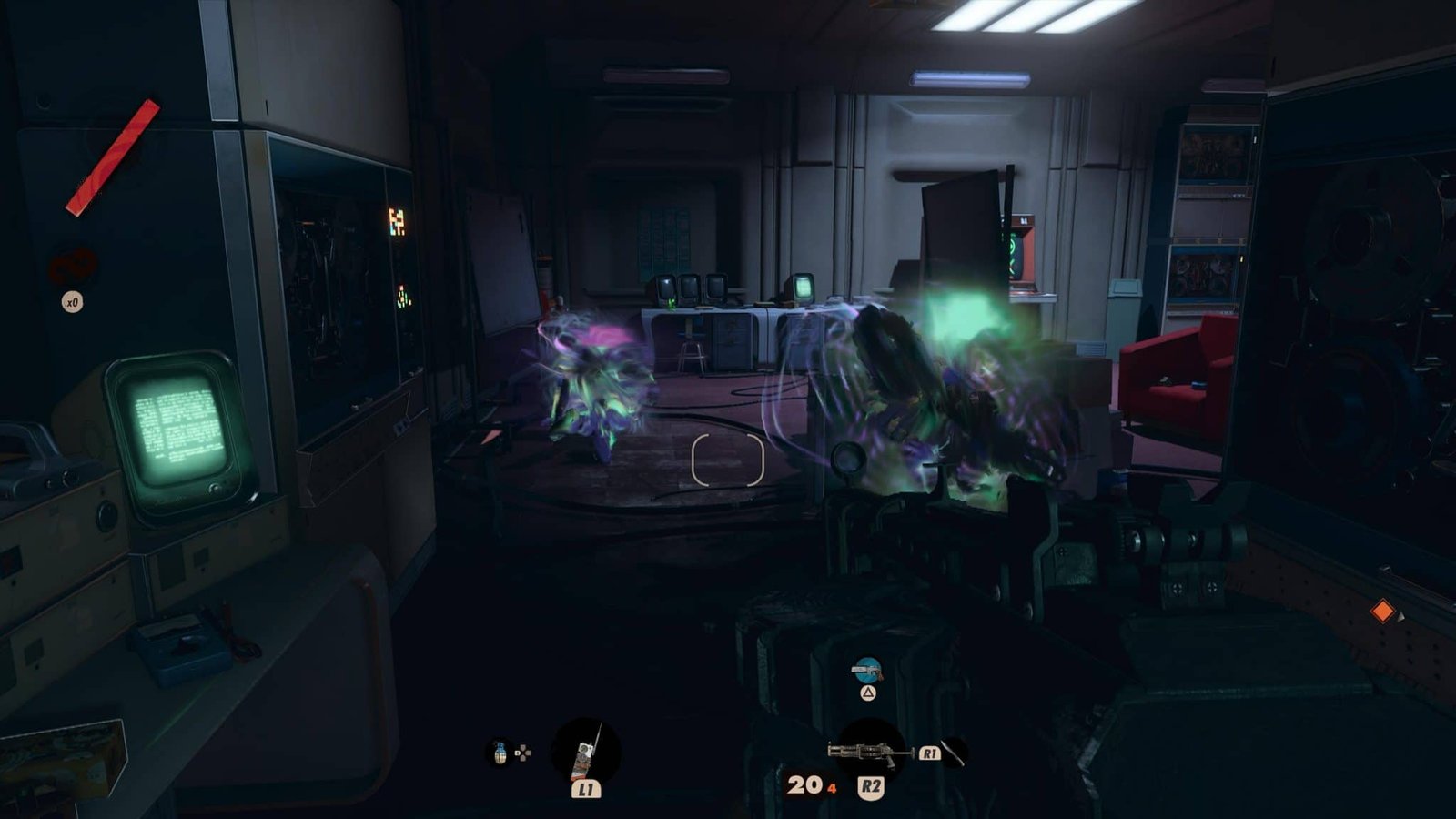Click the orange diamond objective marker
The image size is (1456, 819).
coord(1382,611)
